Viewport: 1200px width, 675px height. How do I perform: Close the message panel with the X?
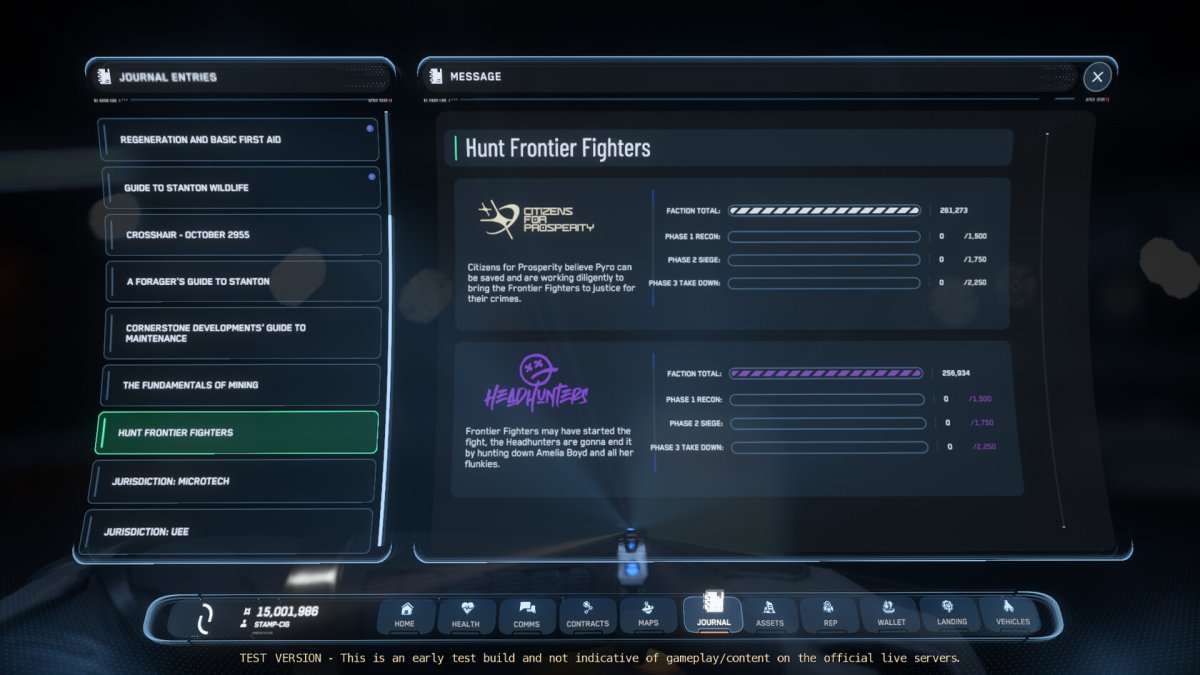click(1097, 76)
